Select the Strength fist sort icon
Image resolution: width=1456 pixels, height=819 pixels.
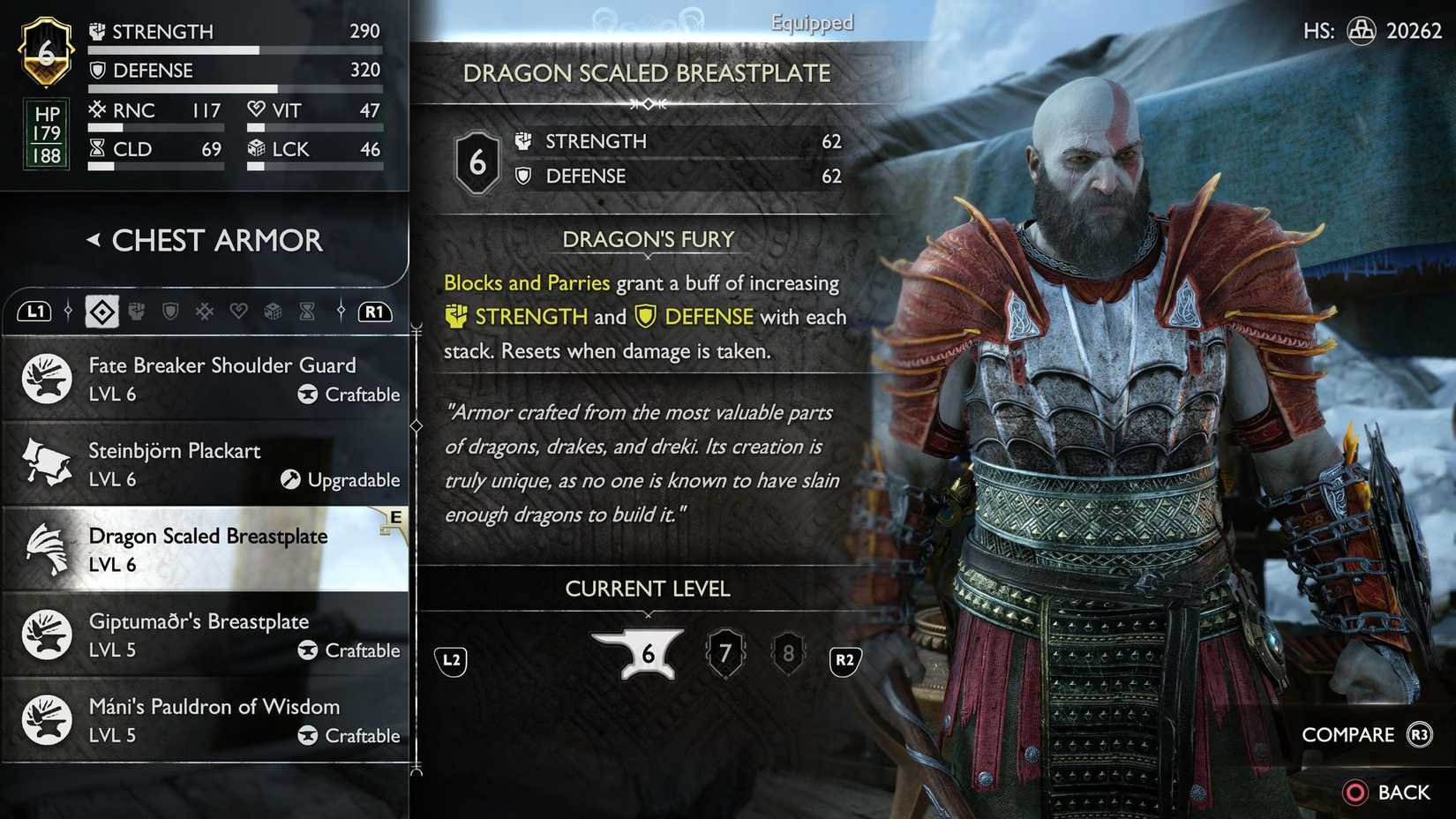[x=137, y=312]
